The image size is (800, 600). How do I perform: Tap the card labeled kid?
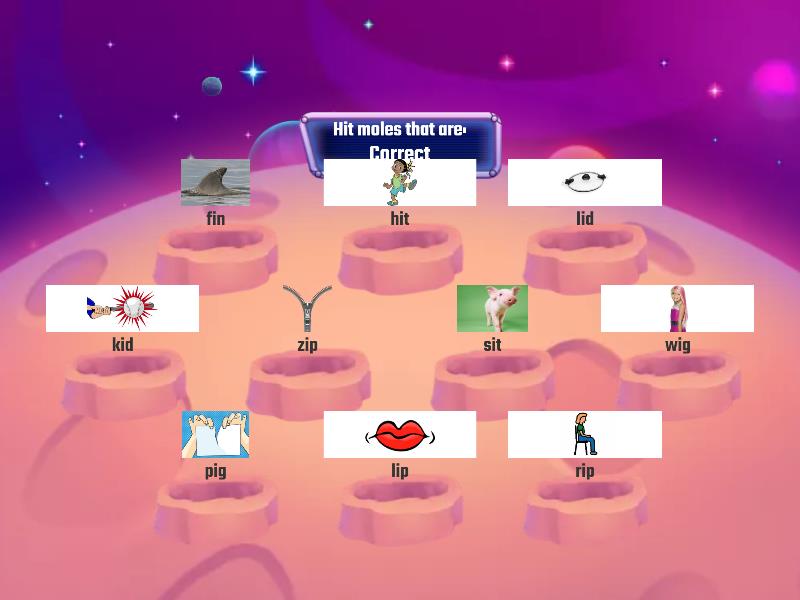[x=122, y=308]
